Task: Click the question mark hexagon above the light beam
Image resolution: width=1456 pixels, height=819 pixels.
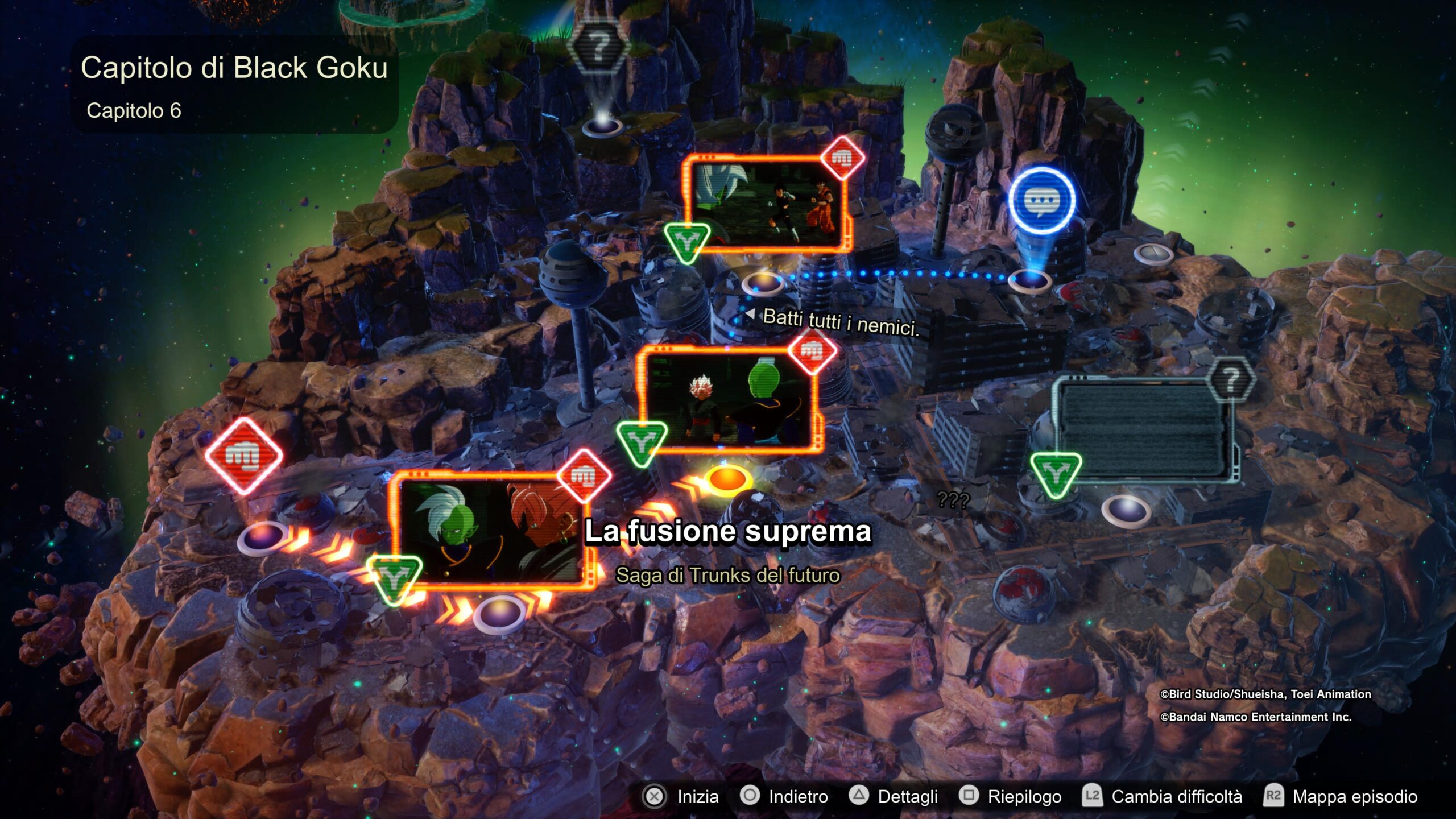Action: (x=598, y=47)
